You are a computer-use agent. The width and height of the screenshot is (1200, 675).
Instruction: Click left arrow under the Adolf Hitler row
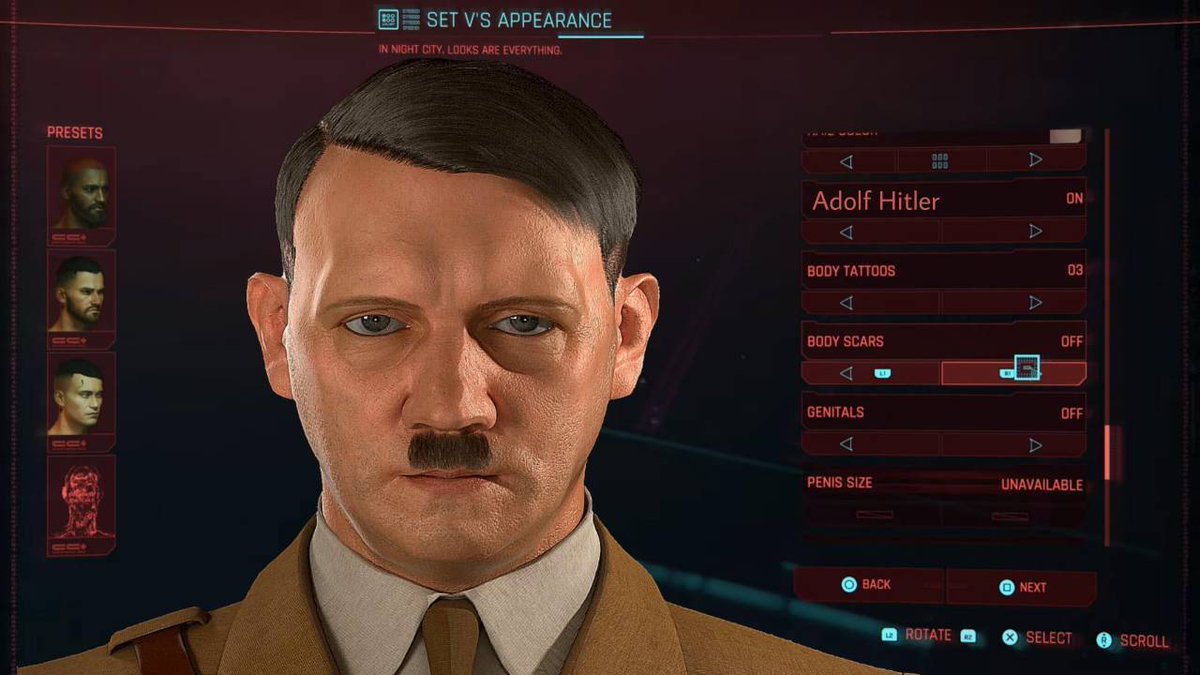coord(846,232)
